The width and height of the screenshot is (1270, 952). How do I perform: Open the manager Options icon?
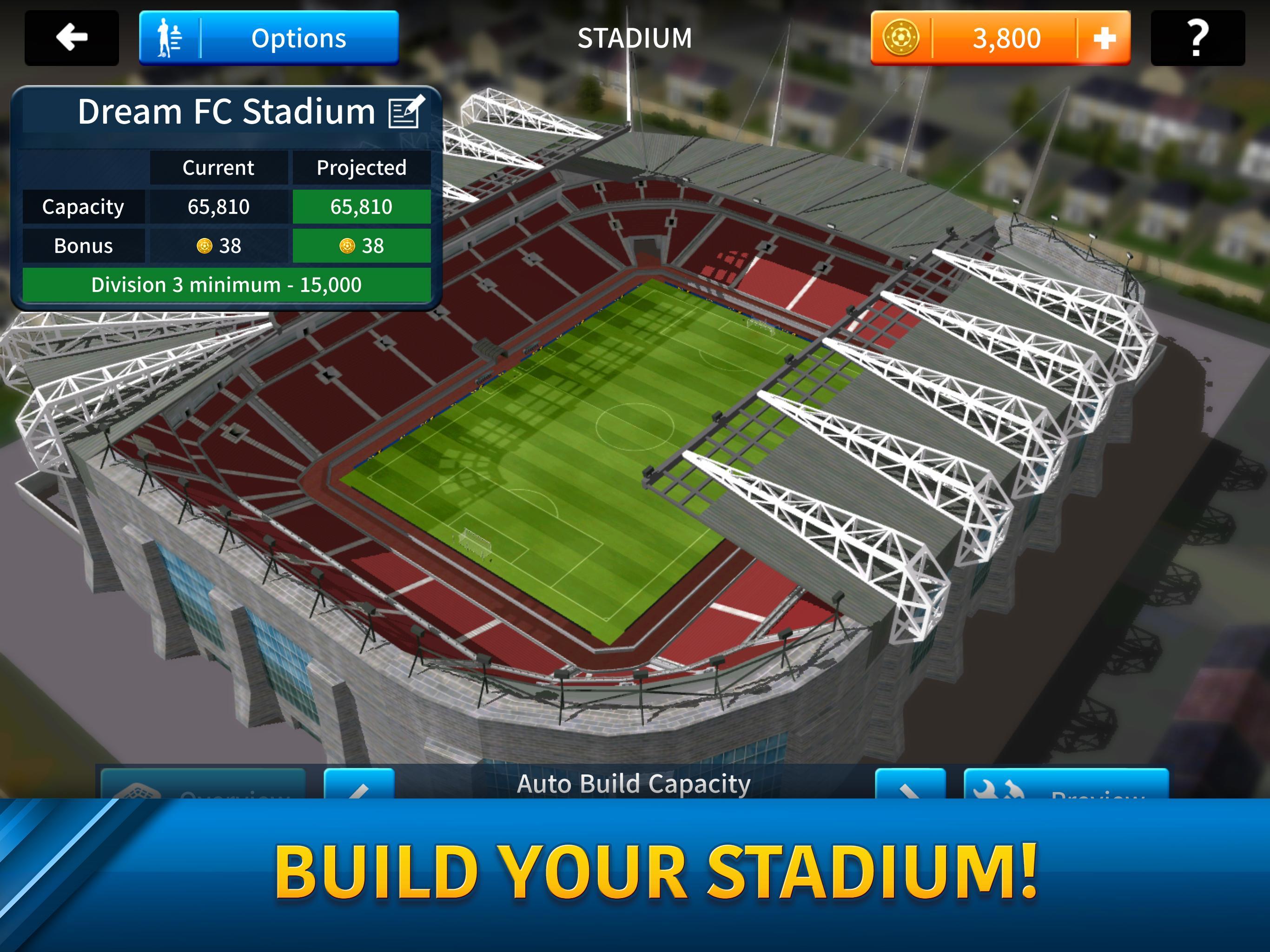click(170, 37)
